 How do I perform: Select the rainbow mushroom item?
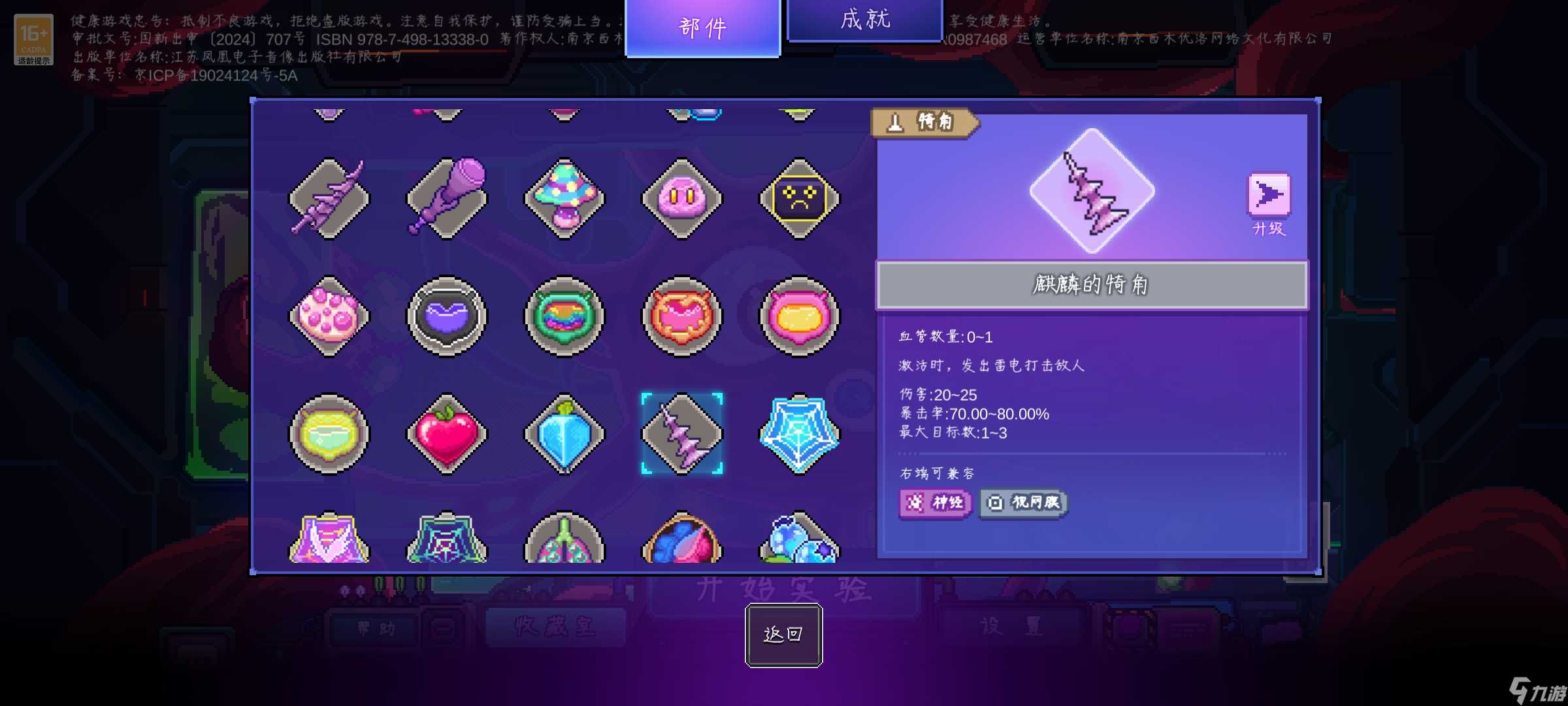coord(563,199)
